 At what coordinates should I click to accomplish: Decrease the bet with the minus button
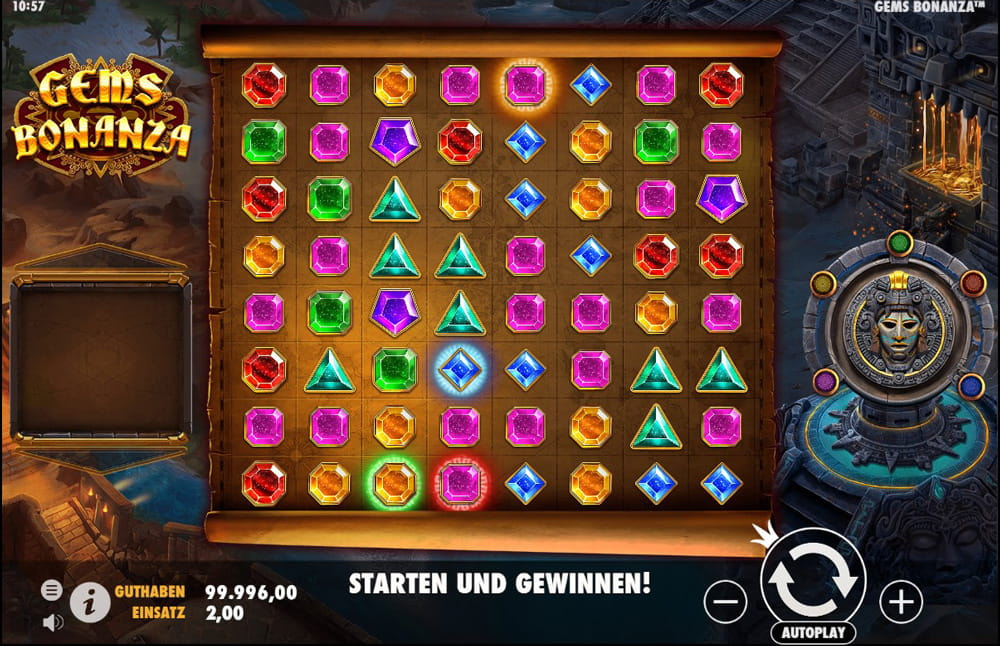coord(725,601)
